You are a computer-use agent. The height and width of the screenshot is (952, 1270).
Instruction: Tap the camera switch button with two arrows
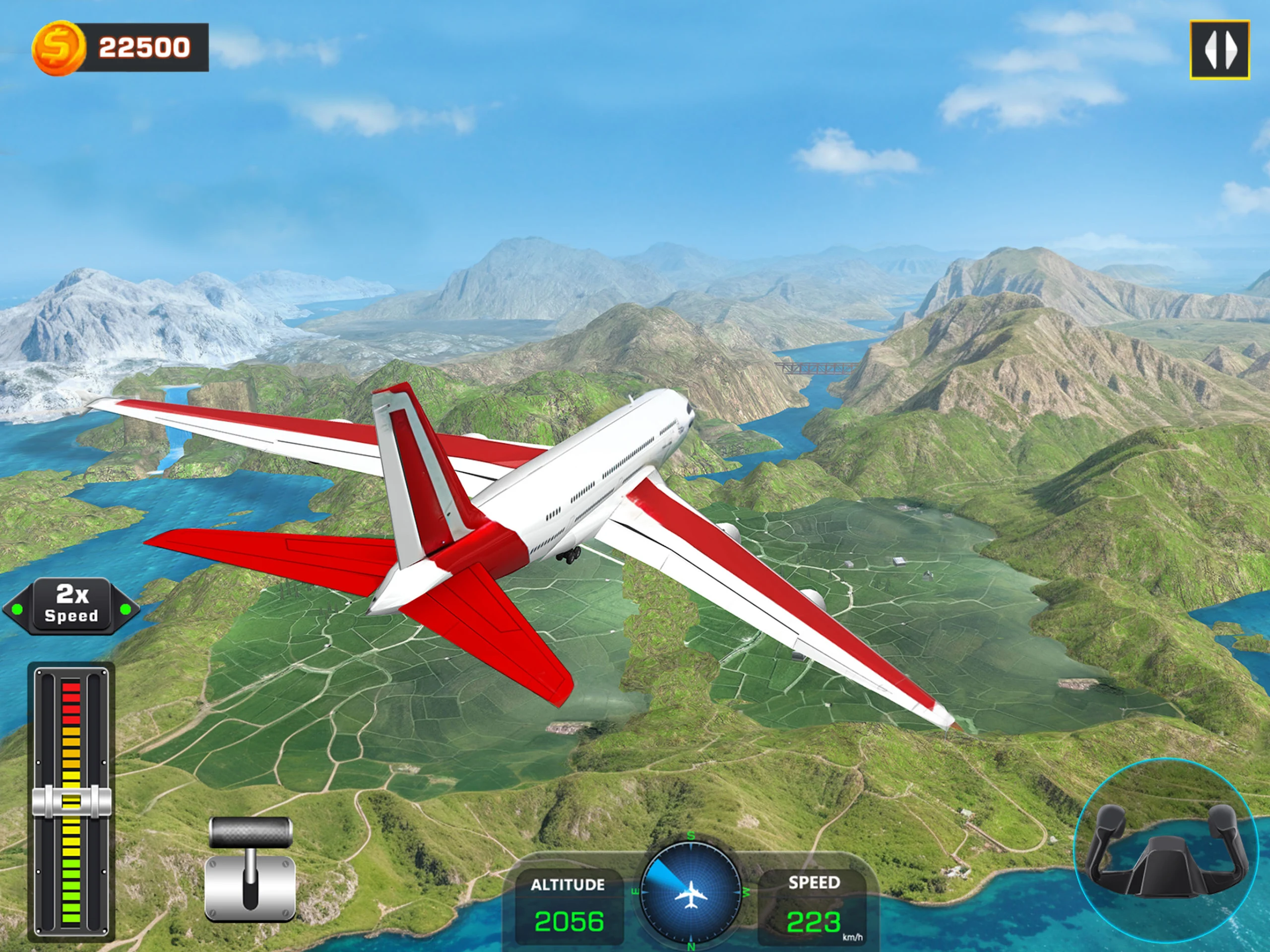[1219, 50]
